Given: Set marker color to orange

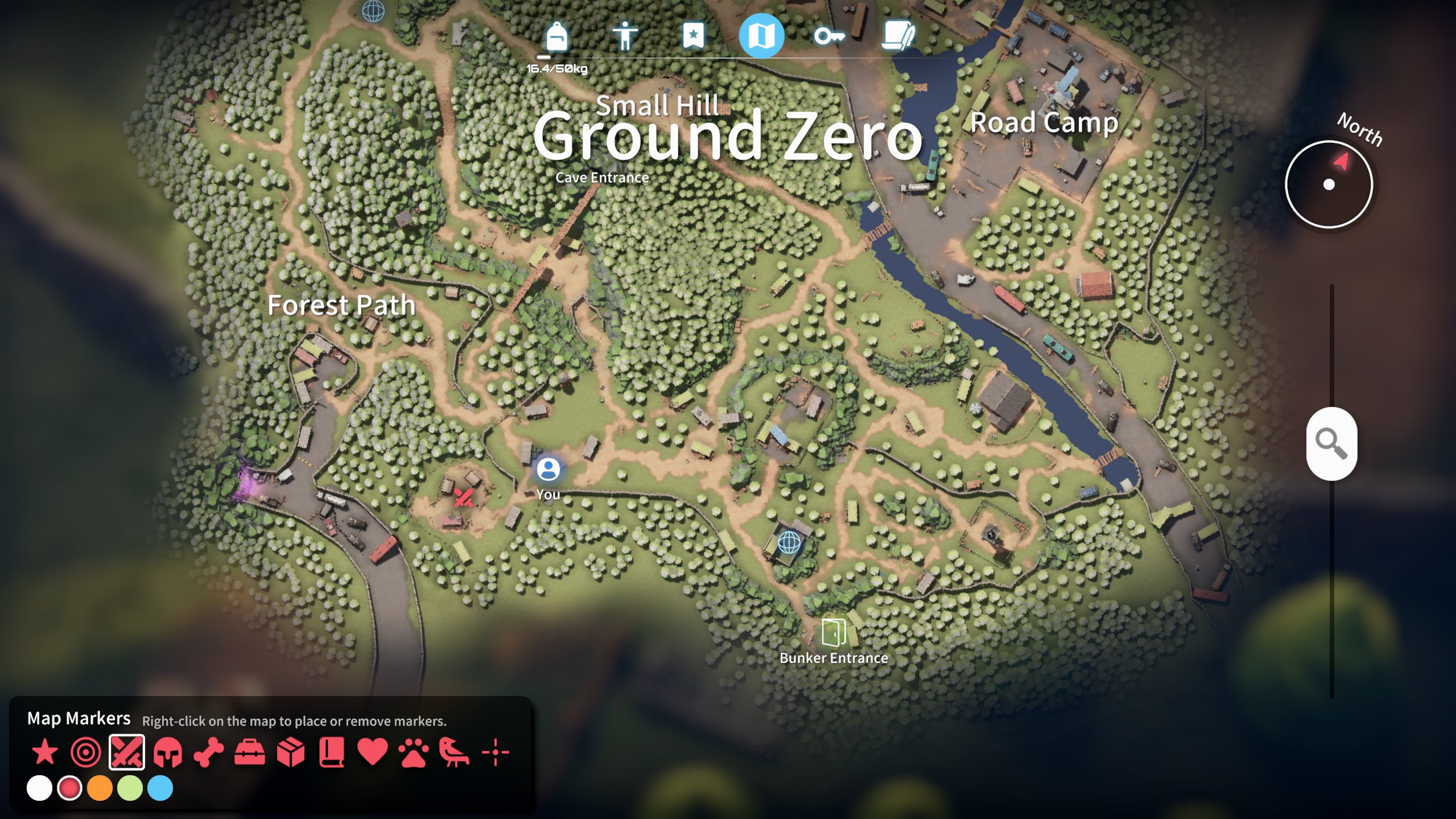Looking at the screenshot, I should (100, 788).
